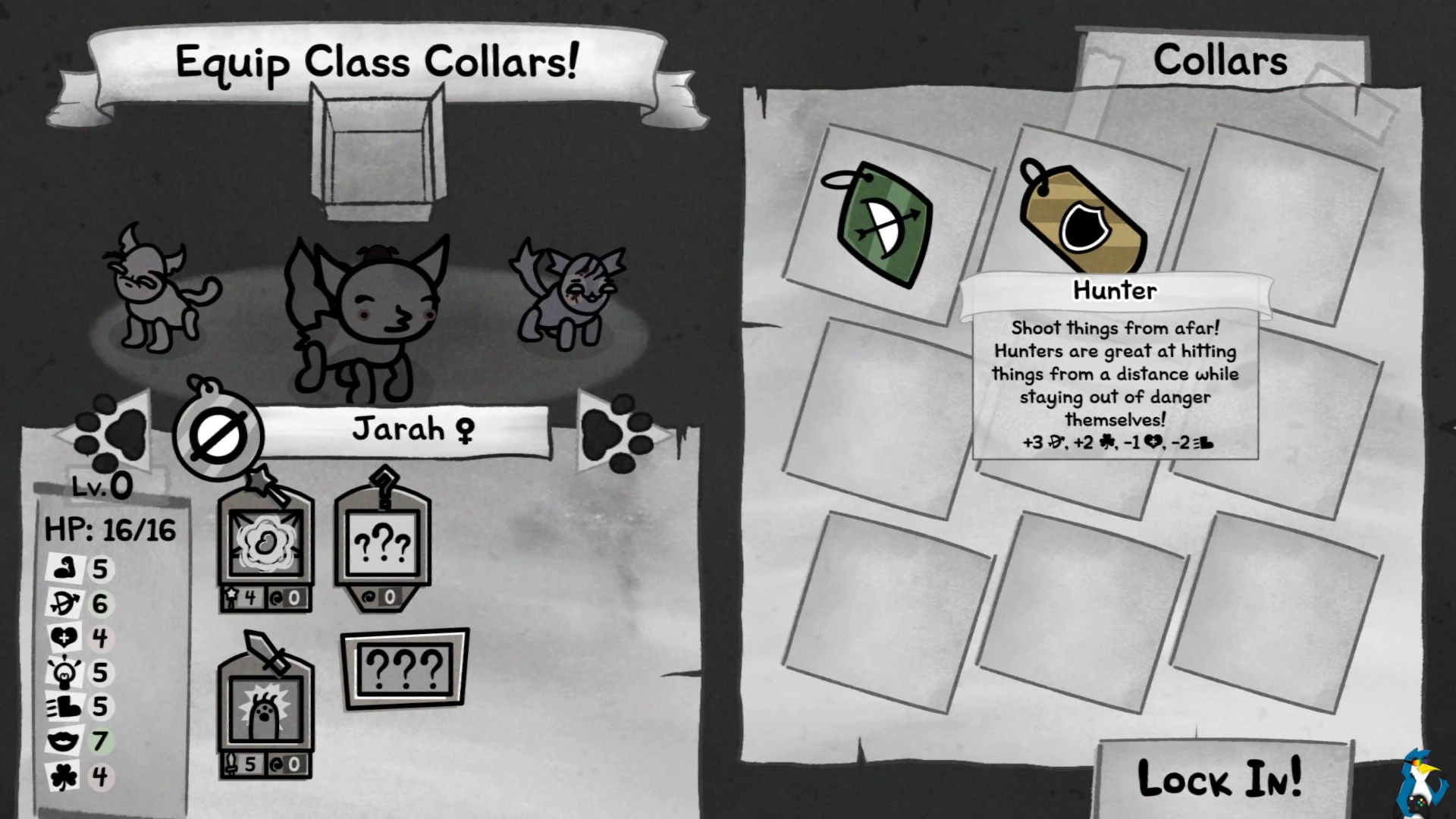Choose the horned cat on the left

[x=155, y=292]
